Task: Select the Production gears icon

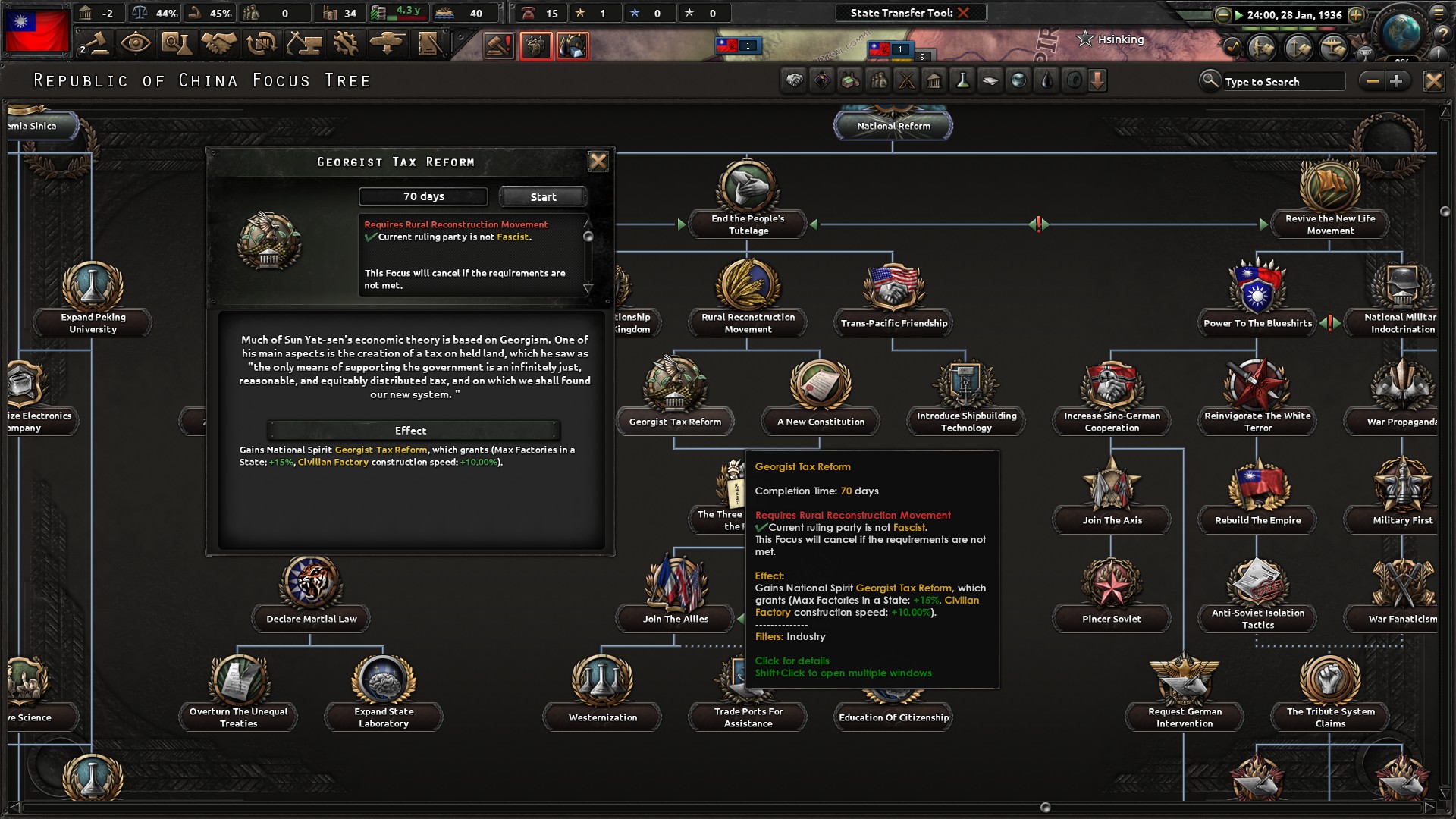Action: (347, 43)
